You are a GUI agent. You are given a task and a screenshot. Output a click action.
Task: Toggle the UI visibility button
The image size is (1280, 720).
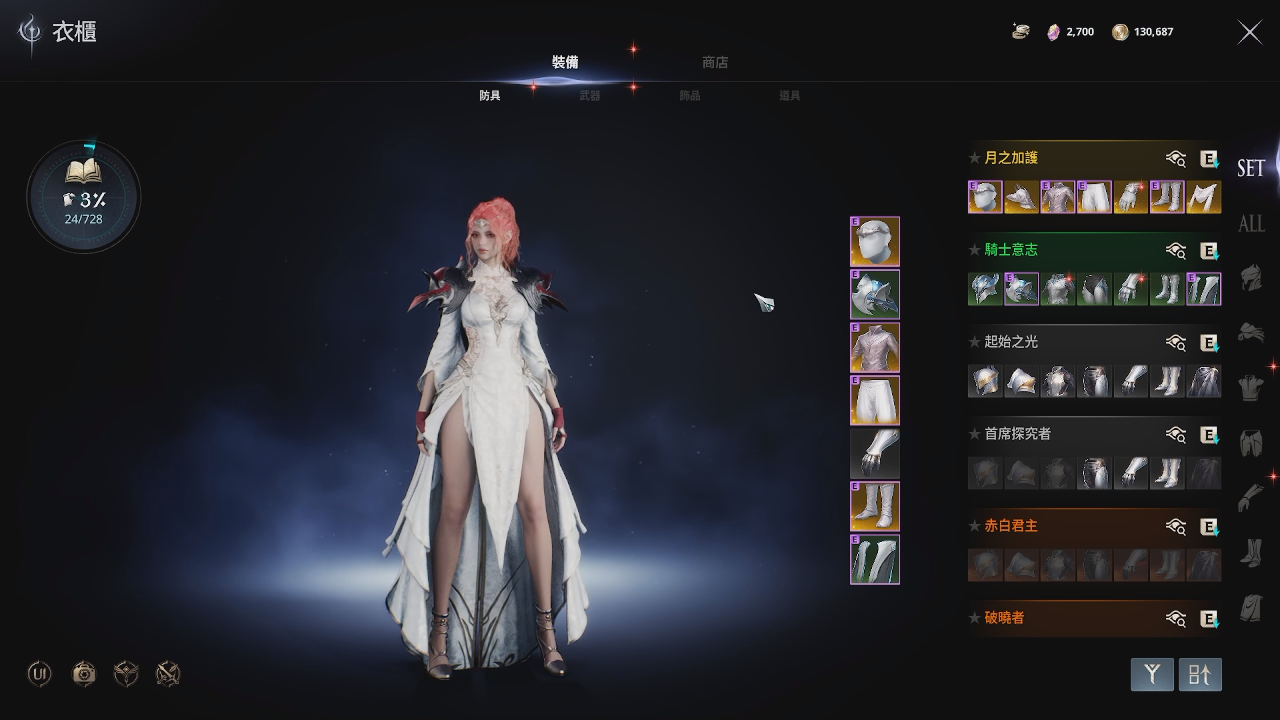pyautogui.click(x=40, y=674)
